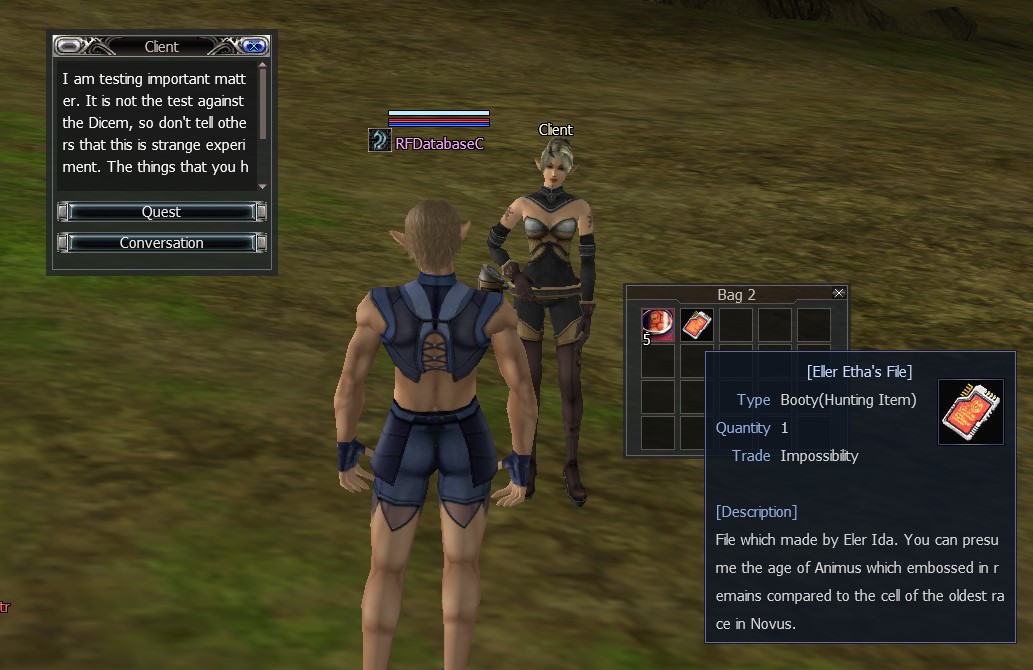Open the Quest option in the Client dialog
The height and width of the screenshot is (670, 1033).
[x=161, y=212]
